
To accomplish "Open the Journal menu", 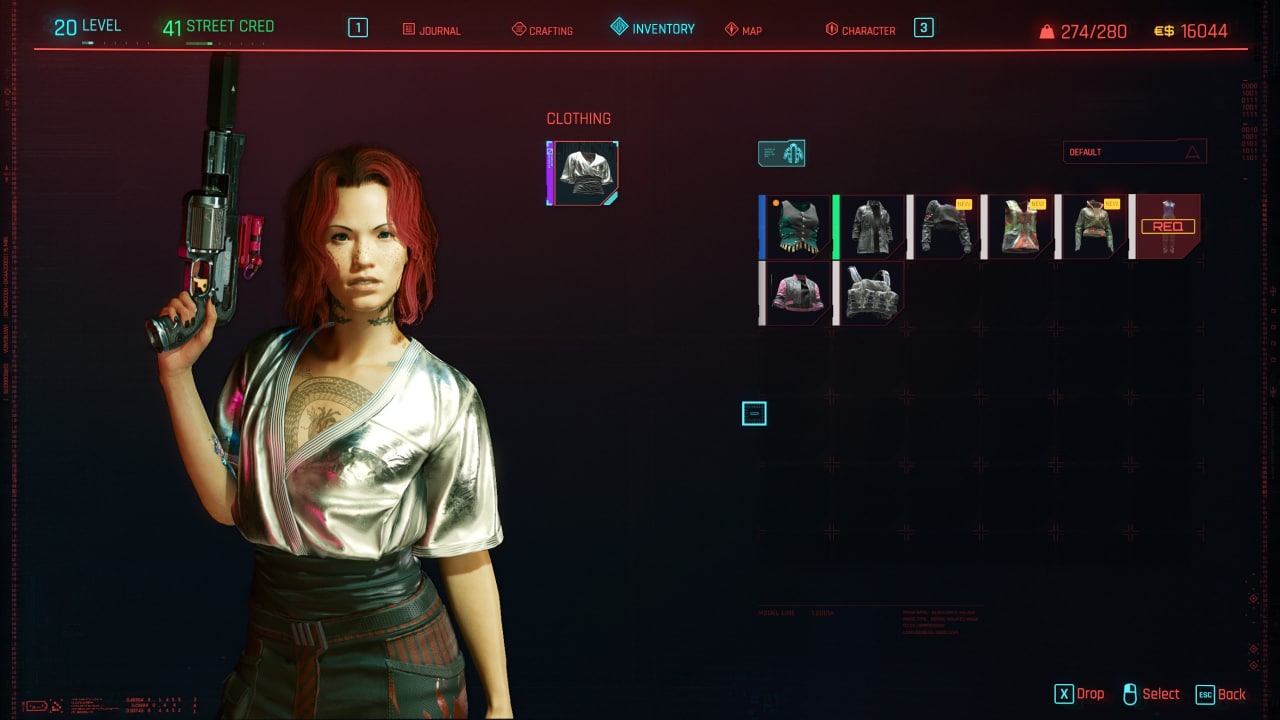I will click(431, 30).
